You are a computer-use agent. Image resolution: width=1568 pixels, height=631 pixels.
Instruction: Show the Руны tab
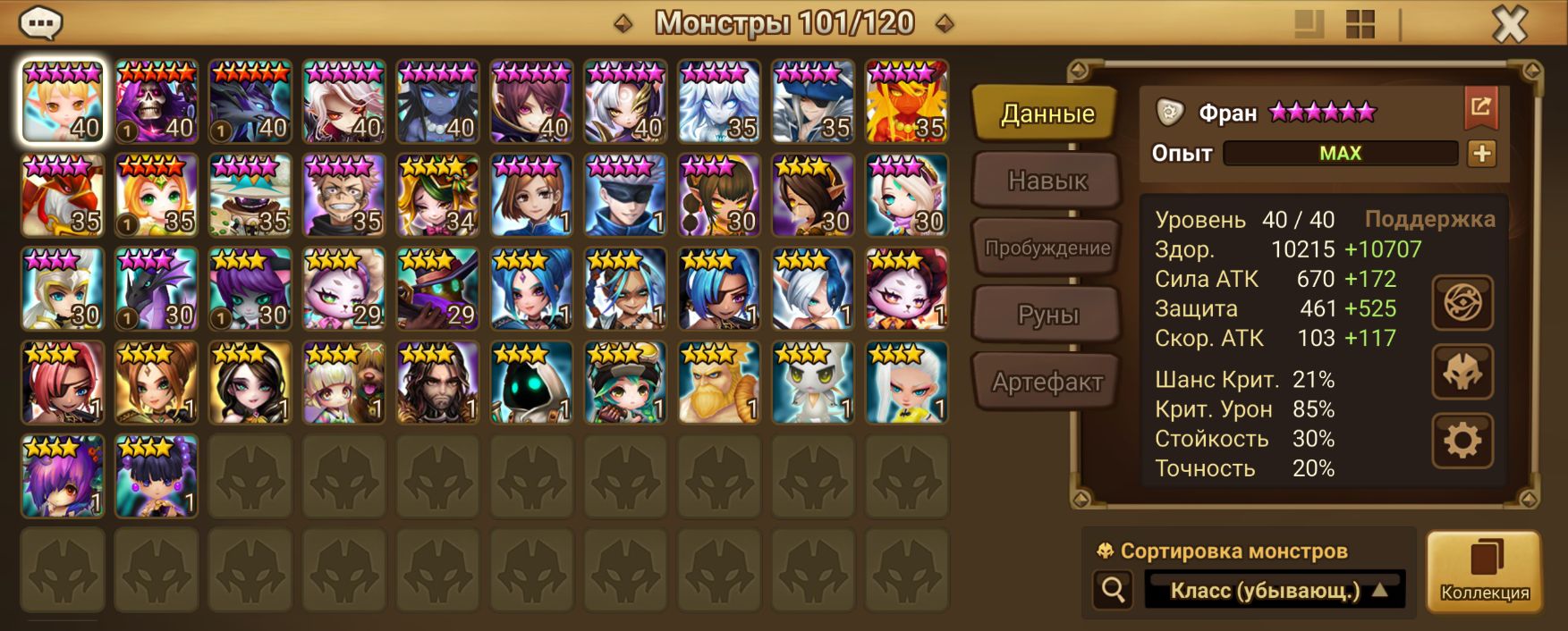[1047, 315]
